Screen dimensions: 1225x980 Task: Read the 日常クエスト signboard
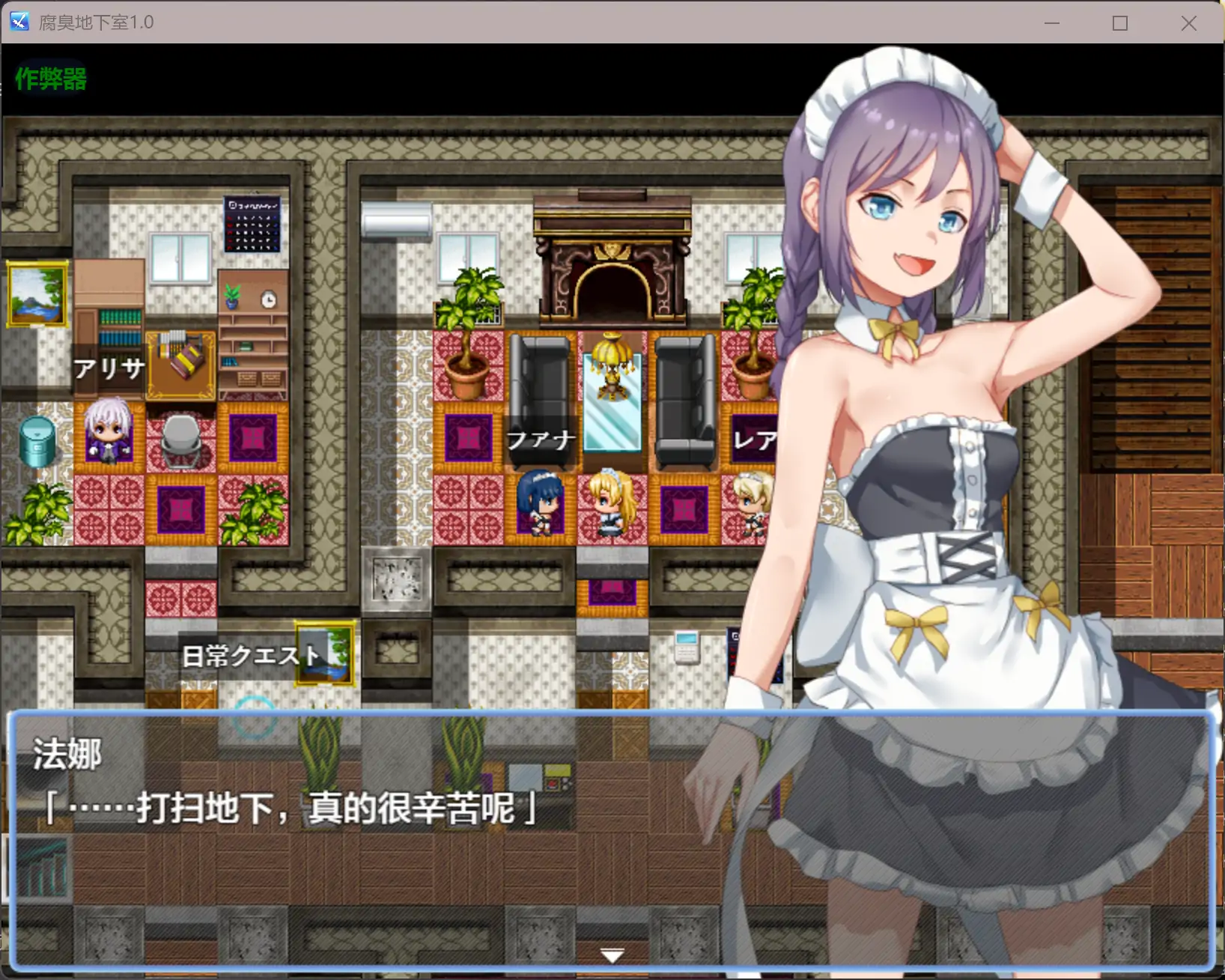click(251, 655)
